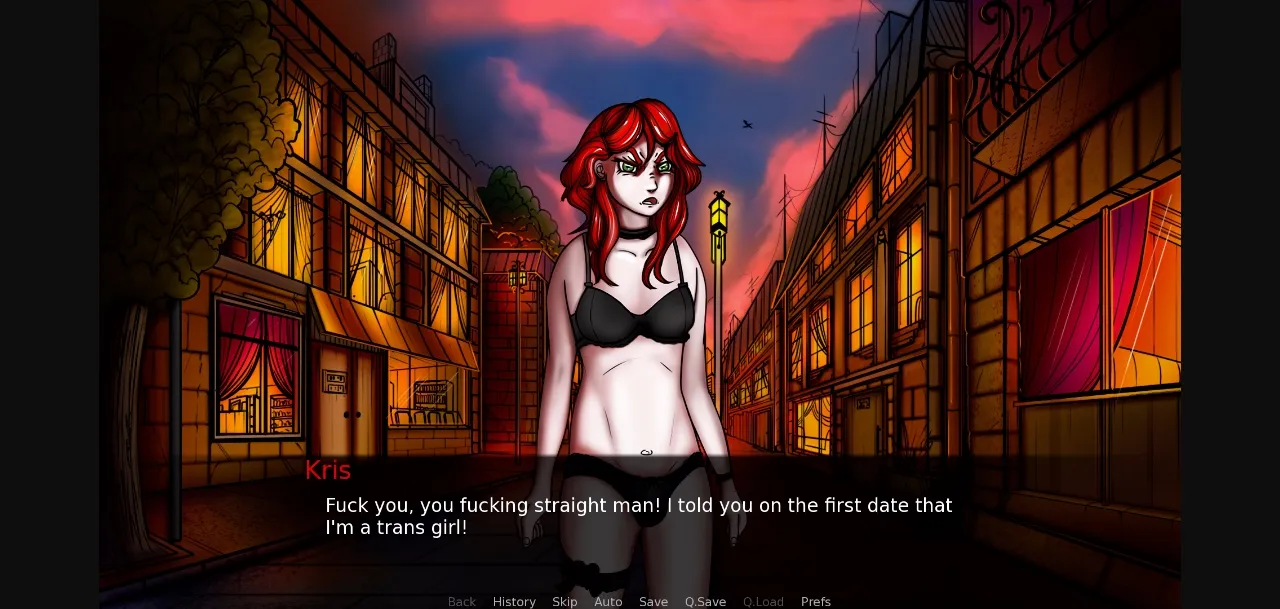Open the Save menu
This screenshot has width=1280, height=609.
pos(653,601)
